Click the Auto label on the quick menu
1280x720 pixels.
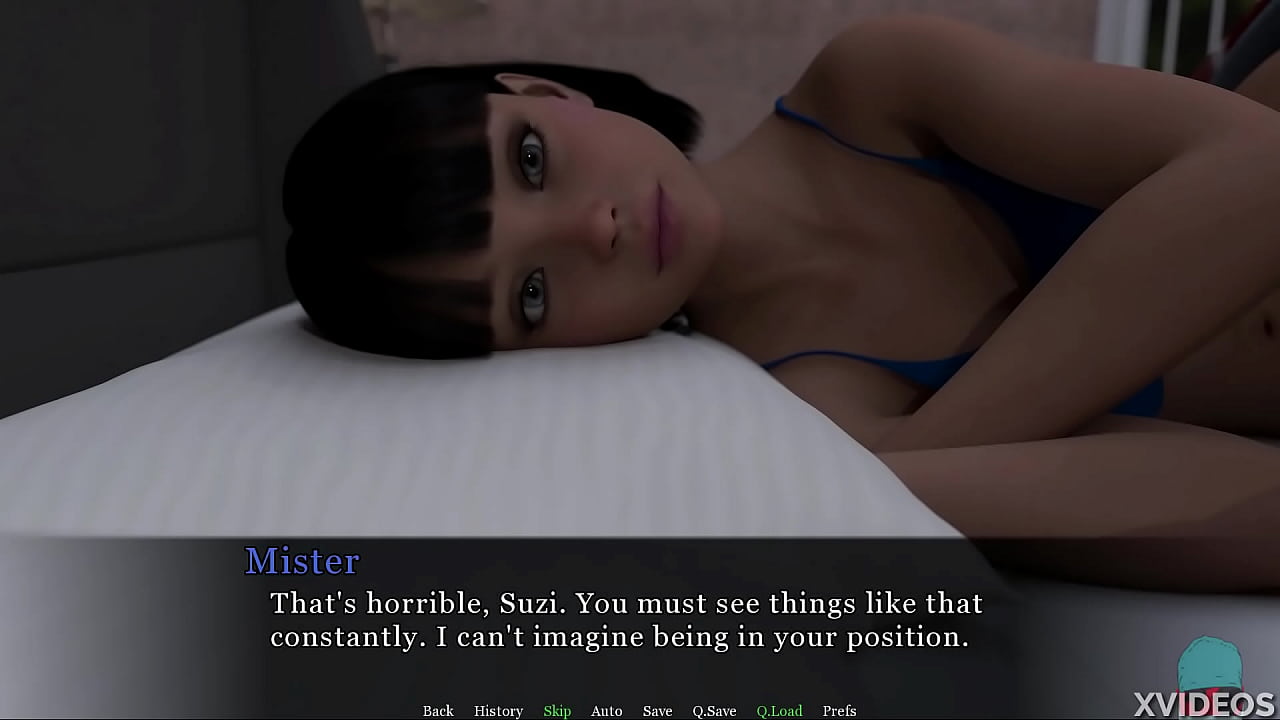click(606, 710)
